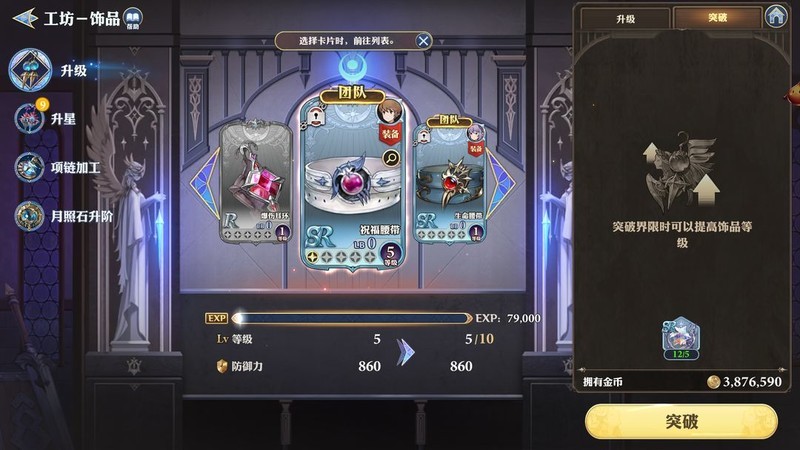Inspect the 祝福腰带 card with the magnifier
This screenshot has height=450, width=800.
point(391,157)
